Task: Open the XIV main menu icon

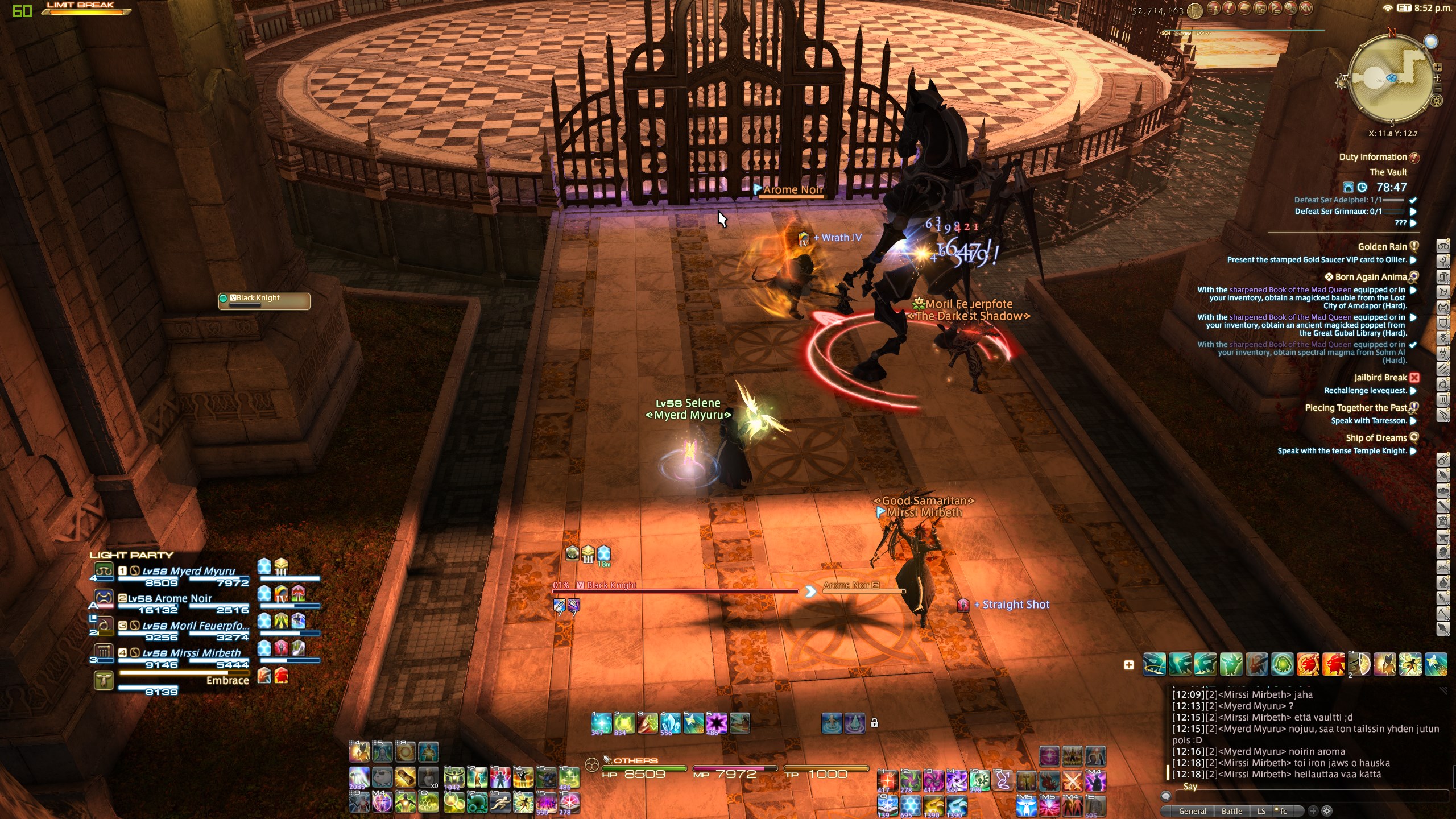Action: (x=1306, y=9)
